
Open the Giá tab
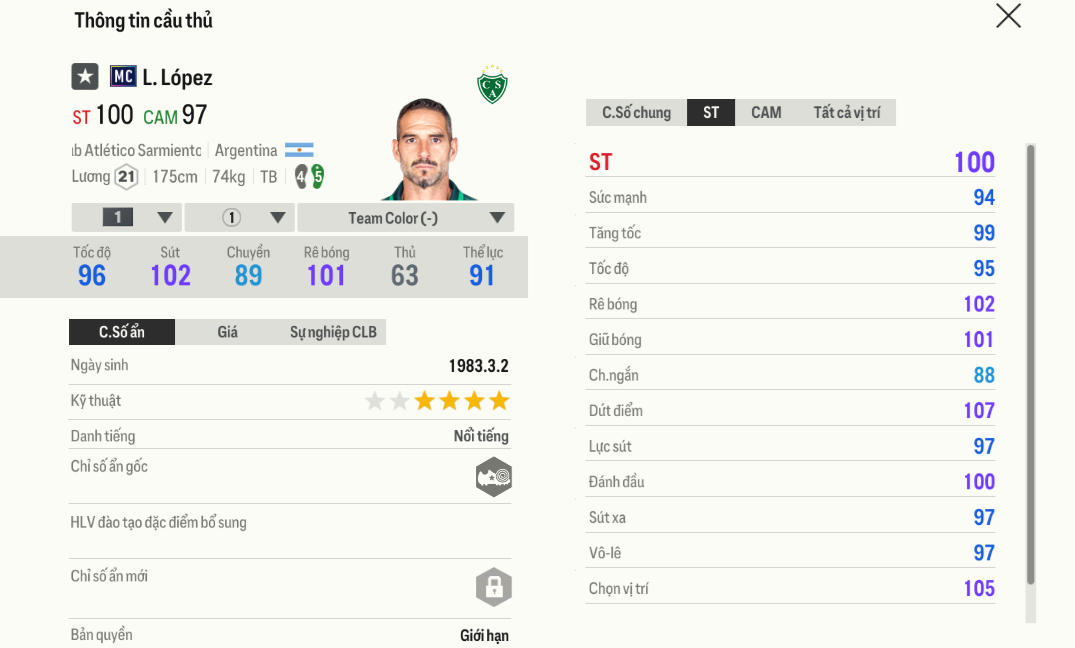click(228, 332)
